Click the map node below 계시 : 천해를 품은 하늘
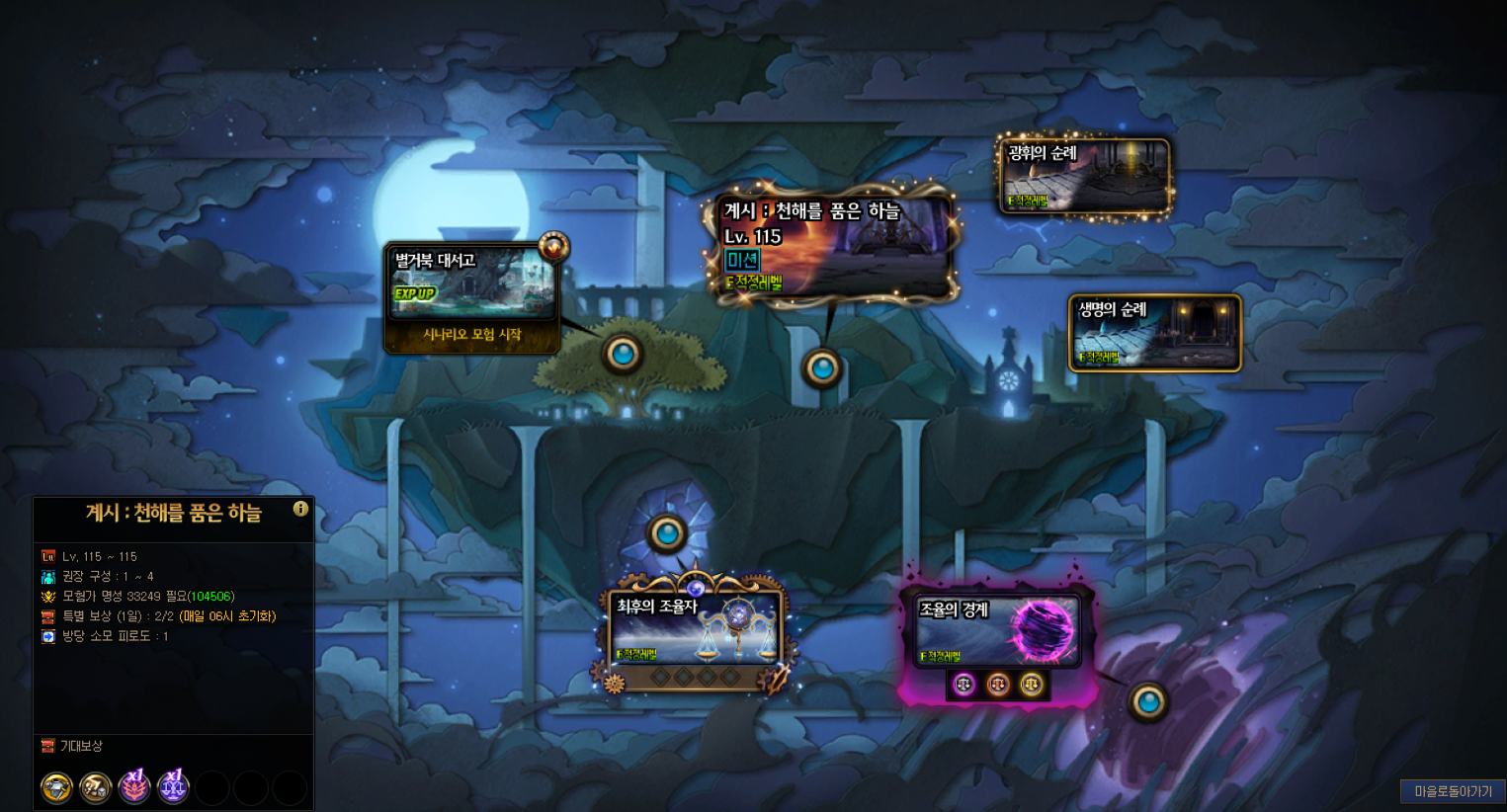This screenshot has height=812, width=1507. click(822, 367)
